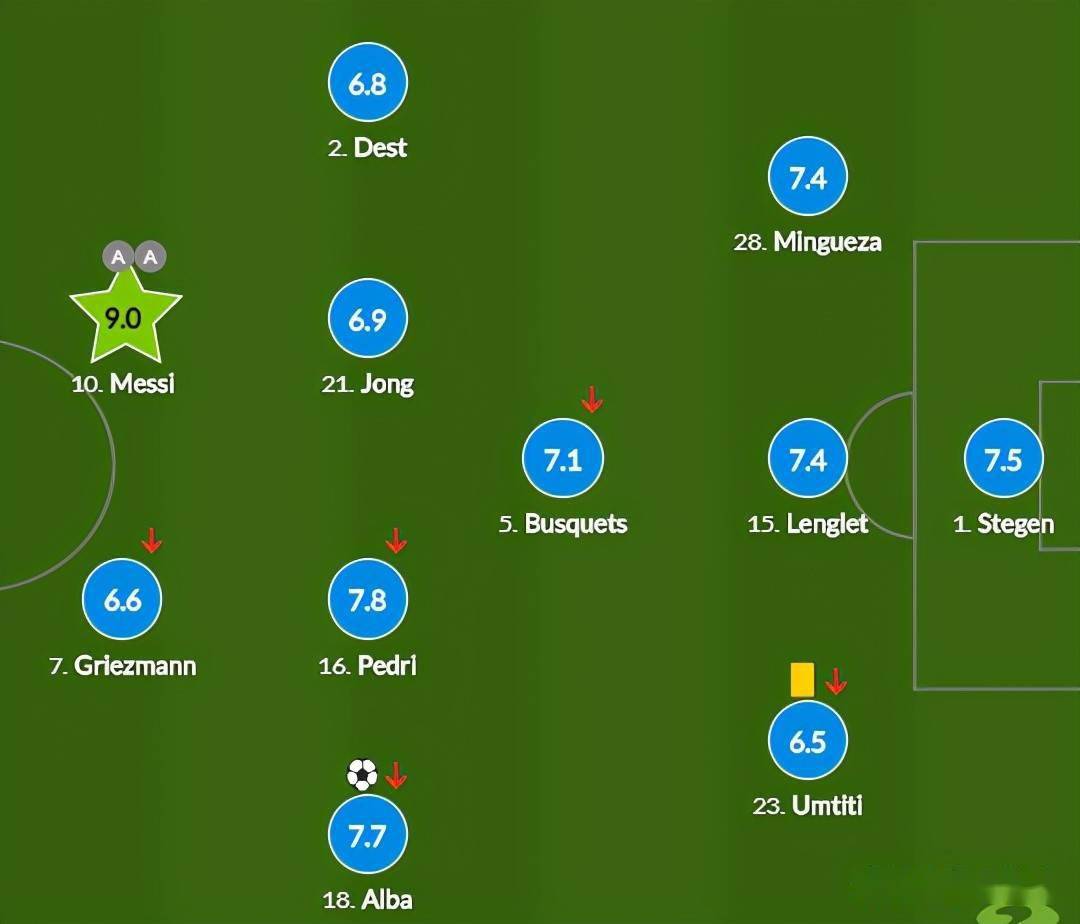This screenshot has height=924, width=1080.
Task: Open Pedri's 7.8 rating circle
Action: tap(367, 600)
